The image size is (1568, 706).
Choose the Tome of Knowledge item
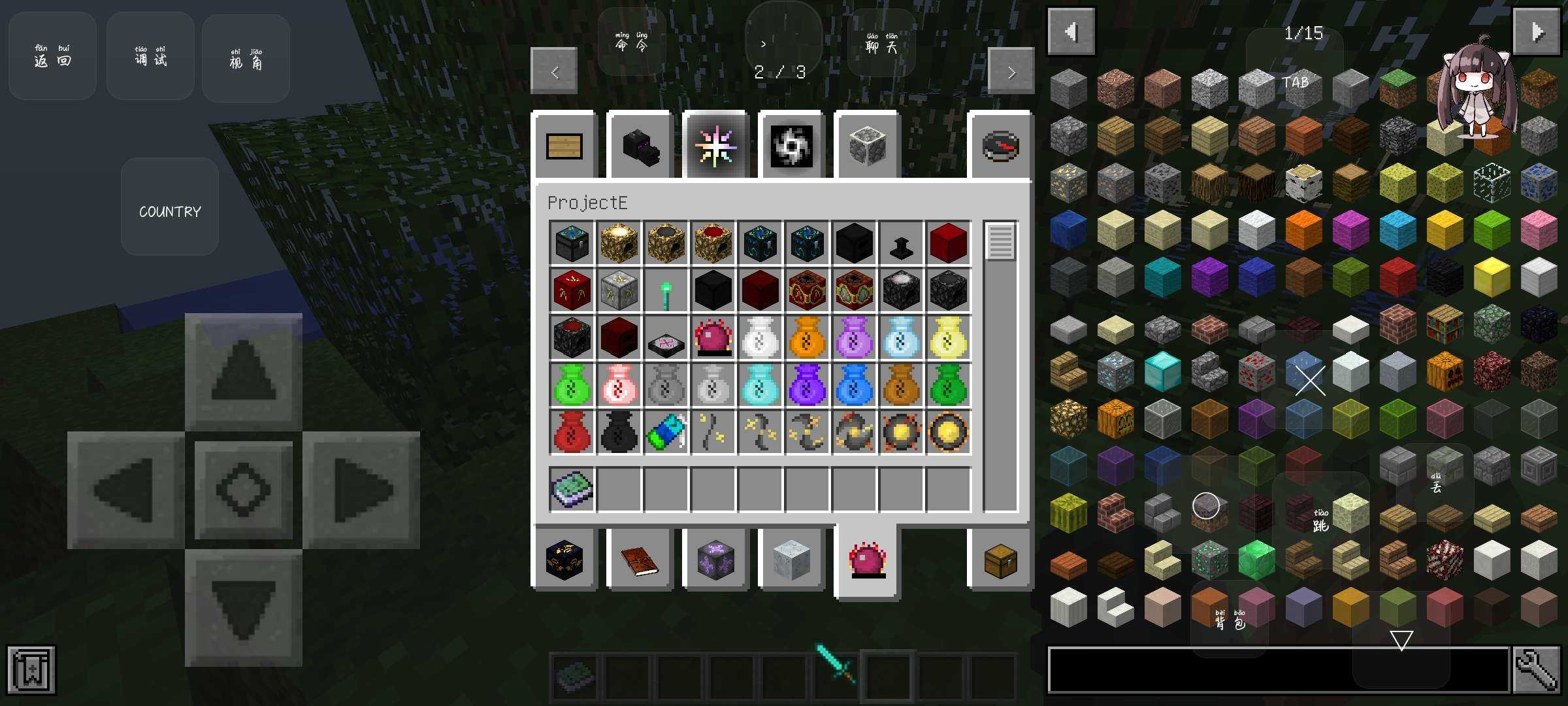click(572, 490)
